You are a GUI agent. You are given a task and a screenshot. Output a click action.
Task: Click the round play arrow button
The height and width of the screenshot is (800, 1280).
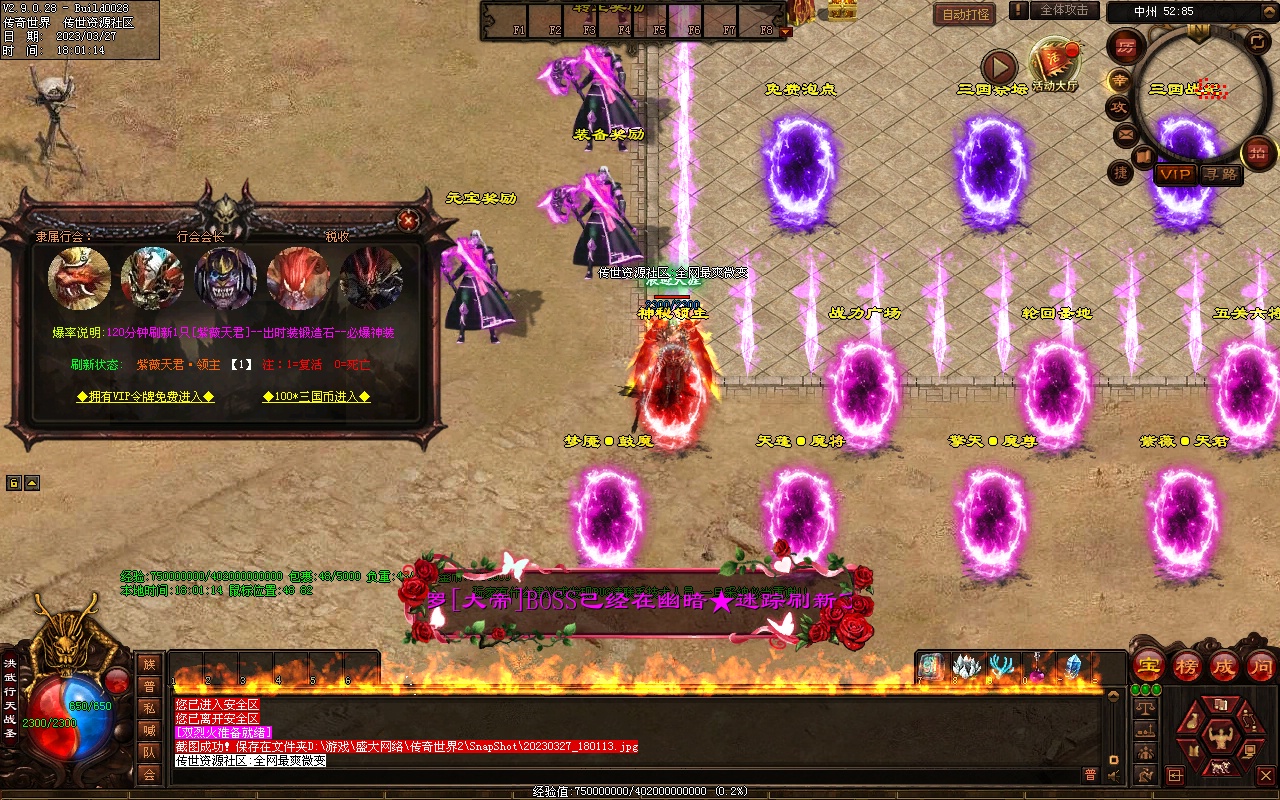[x=999, y=67]
